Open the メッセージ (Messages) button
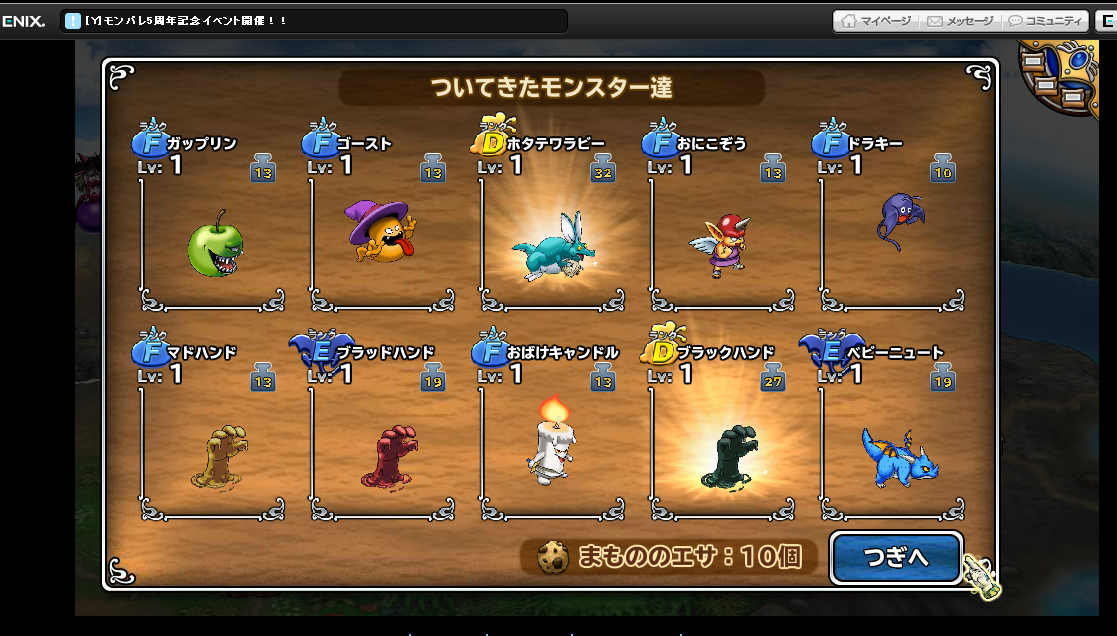This screenshot has height=636, width=1117. [960, 20]
